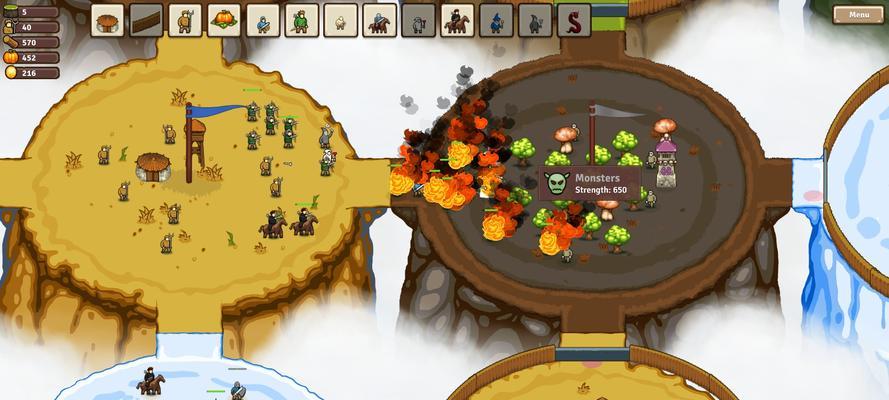Select the blue wizard unit icon
Image resolution: width=889 pixels, height=400 pixels.
[496, 20]
